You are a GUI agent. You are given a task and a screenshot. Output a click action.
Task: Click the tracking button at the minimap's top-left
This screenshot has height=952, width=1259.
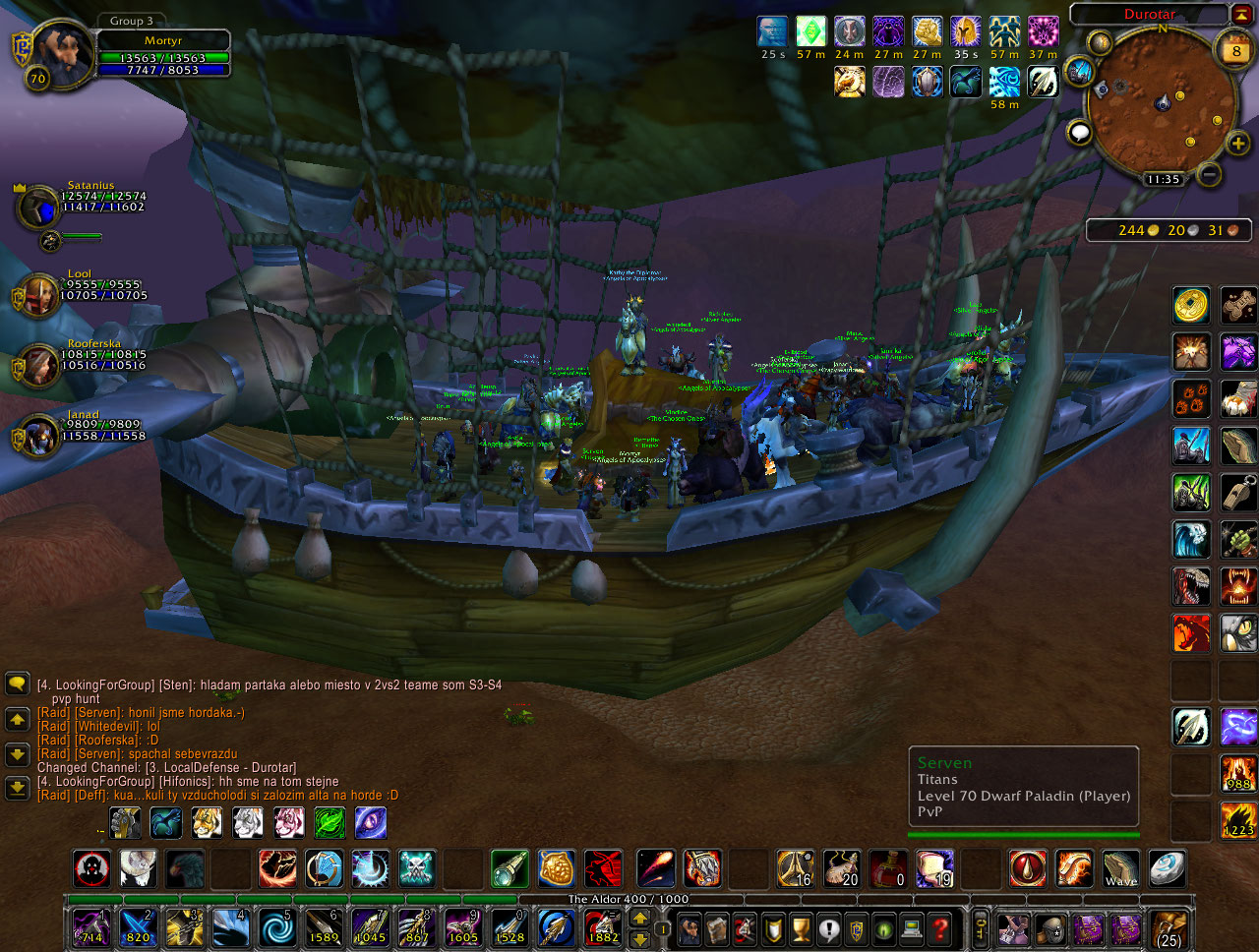pos(1099,42)
